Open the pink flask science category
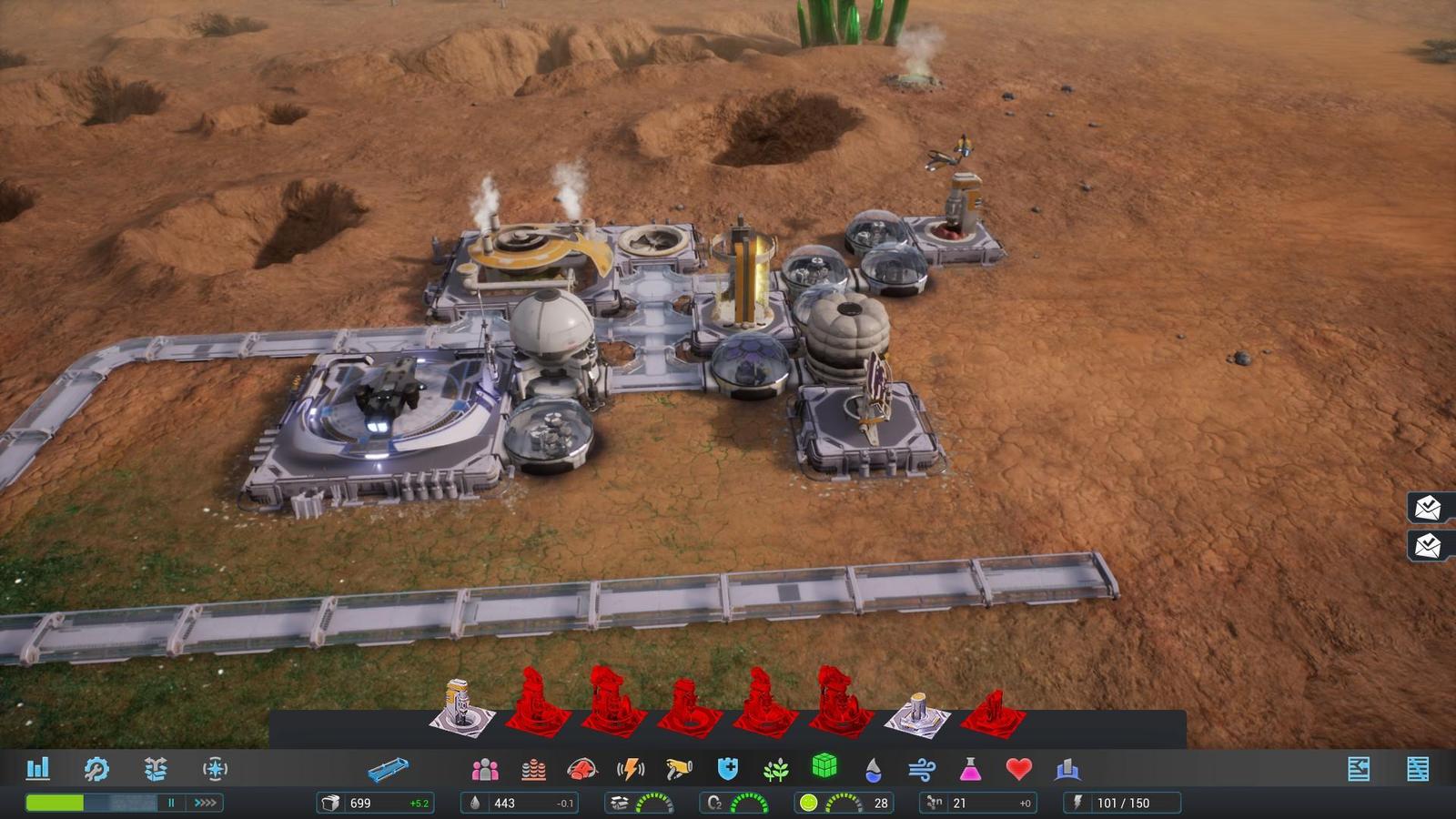Image resolution: width=1456 pixels, height=819 pixels. [x=970, y=770]
